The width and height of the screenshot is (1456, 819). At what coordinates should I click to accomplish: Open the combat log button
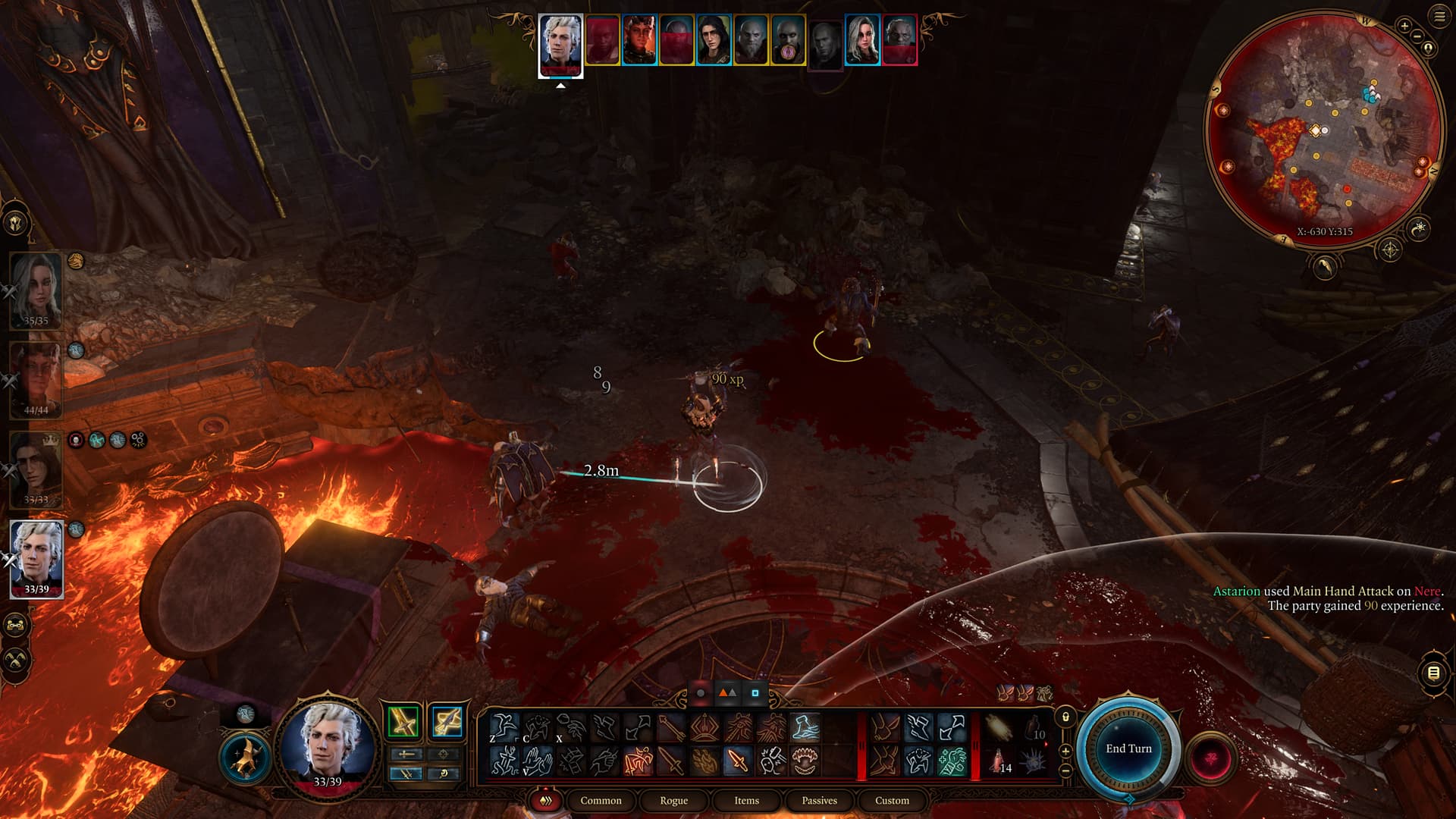click(1432, 673)
